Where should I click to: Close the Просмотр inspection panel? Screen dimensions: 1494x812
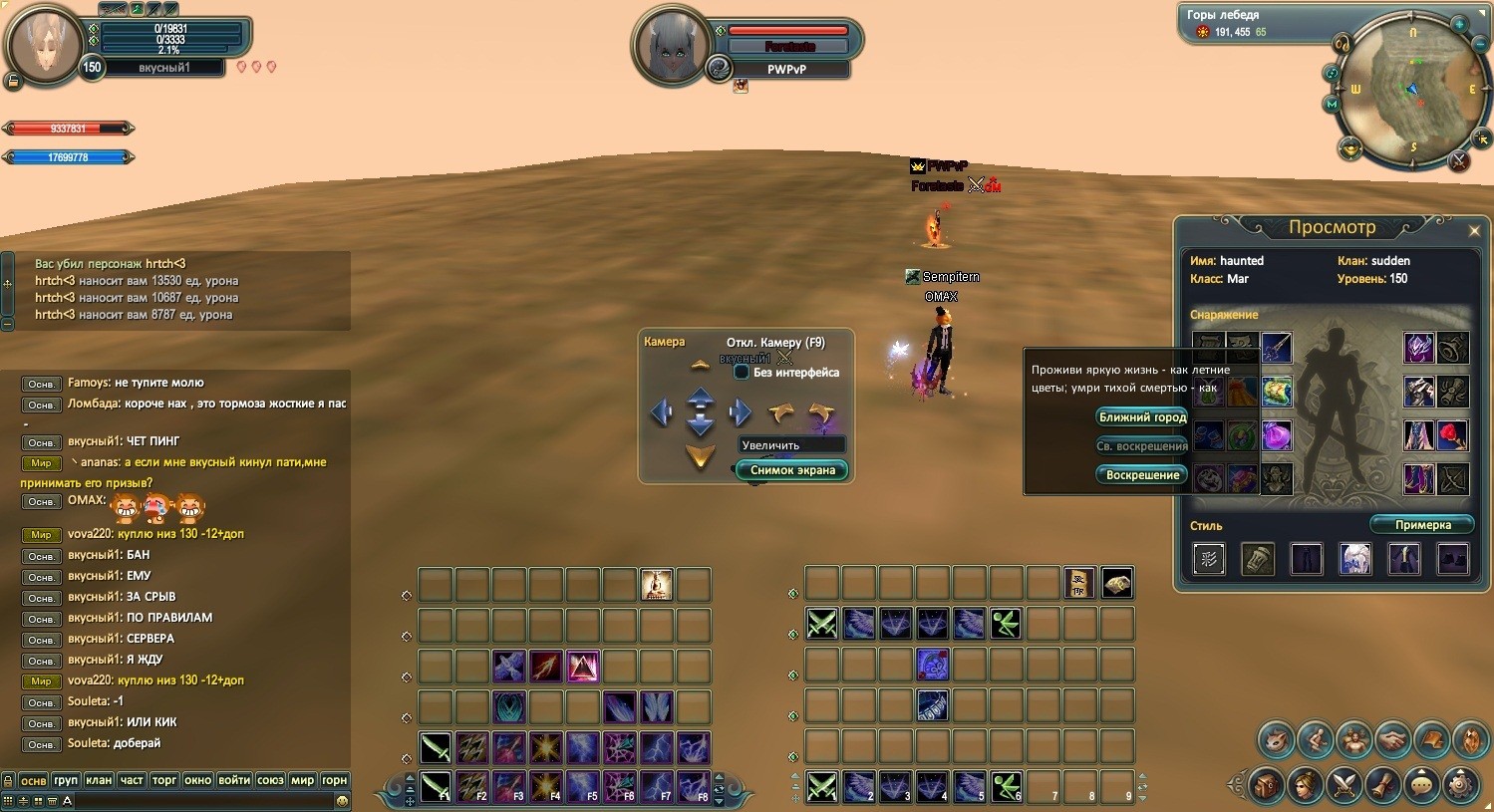[x=1474, y=231]
